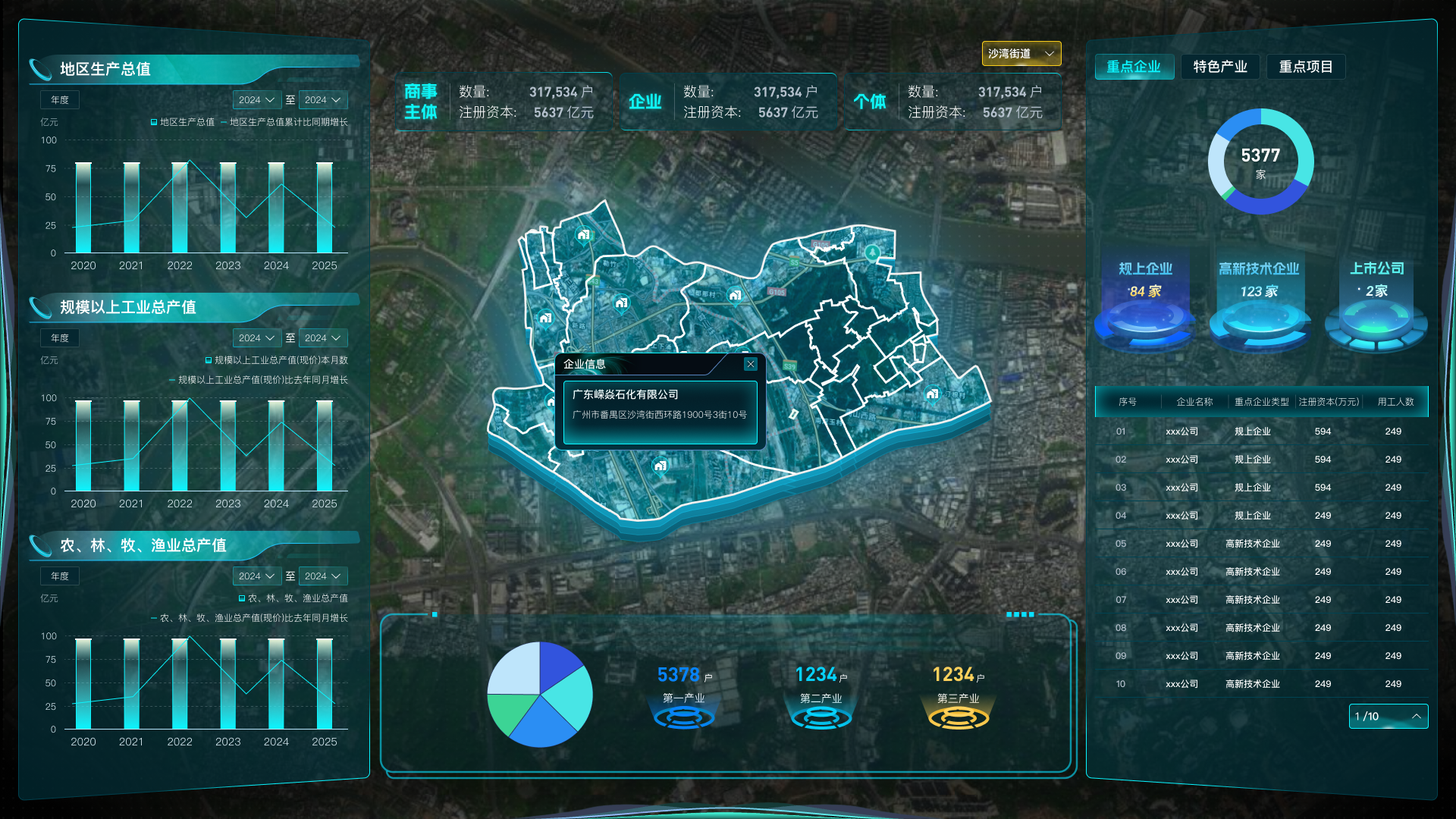The width and height of the screenshot is (1456, 819).
Task: Open the 沙湾街道 district dropdown
Action: point(1021,54)
